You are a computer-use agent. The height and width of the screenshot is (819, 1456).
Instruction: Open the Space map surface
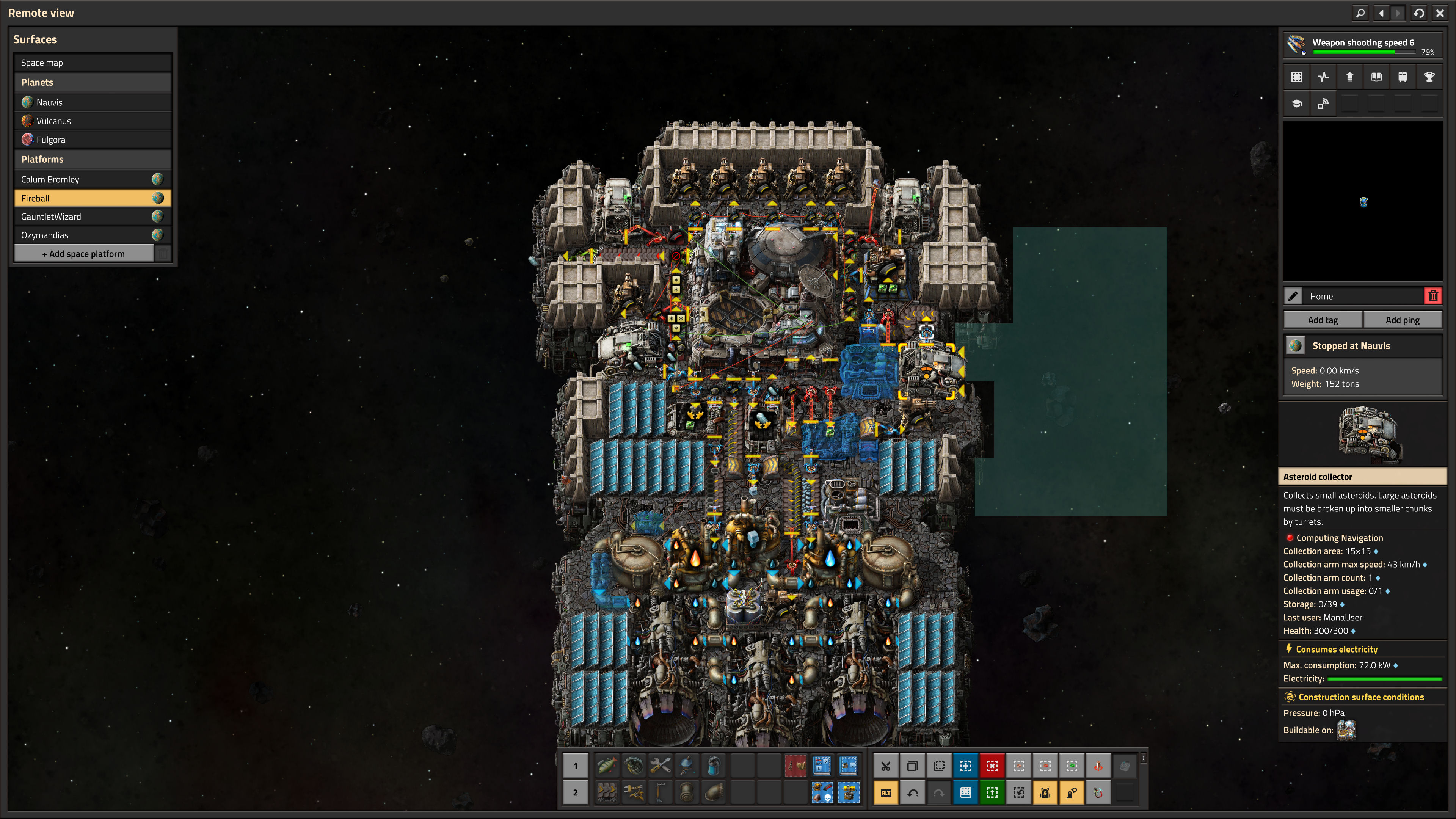tap(92, 63)
